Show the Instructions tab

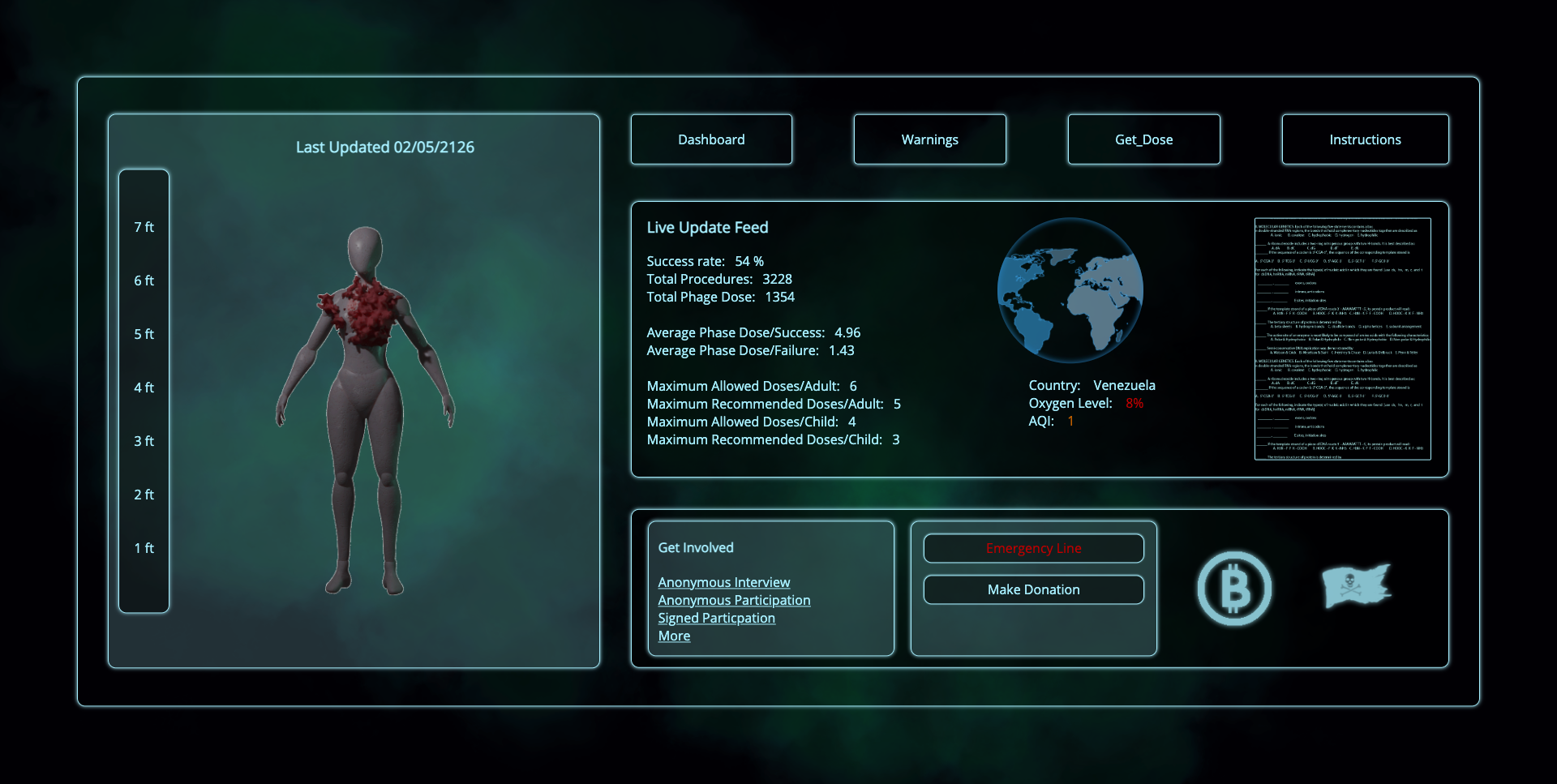pyautogui.click(x=1365, y=139)
